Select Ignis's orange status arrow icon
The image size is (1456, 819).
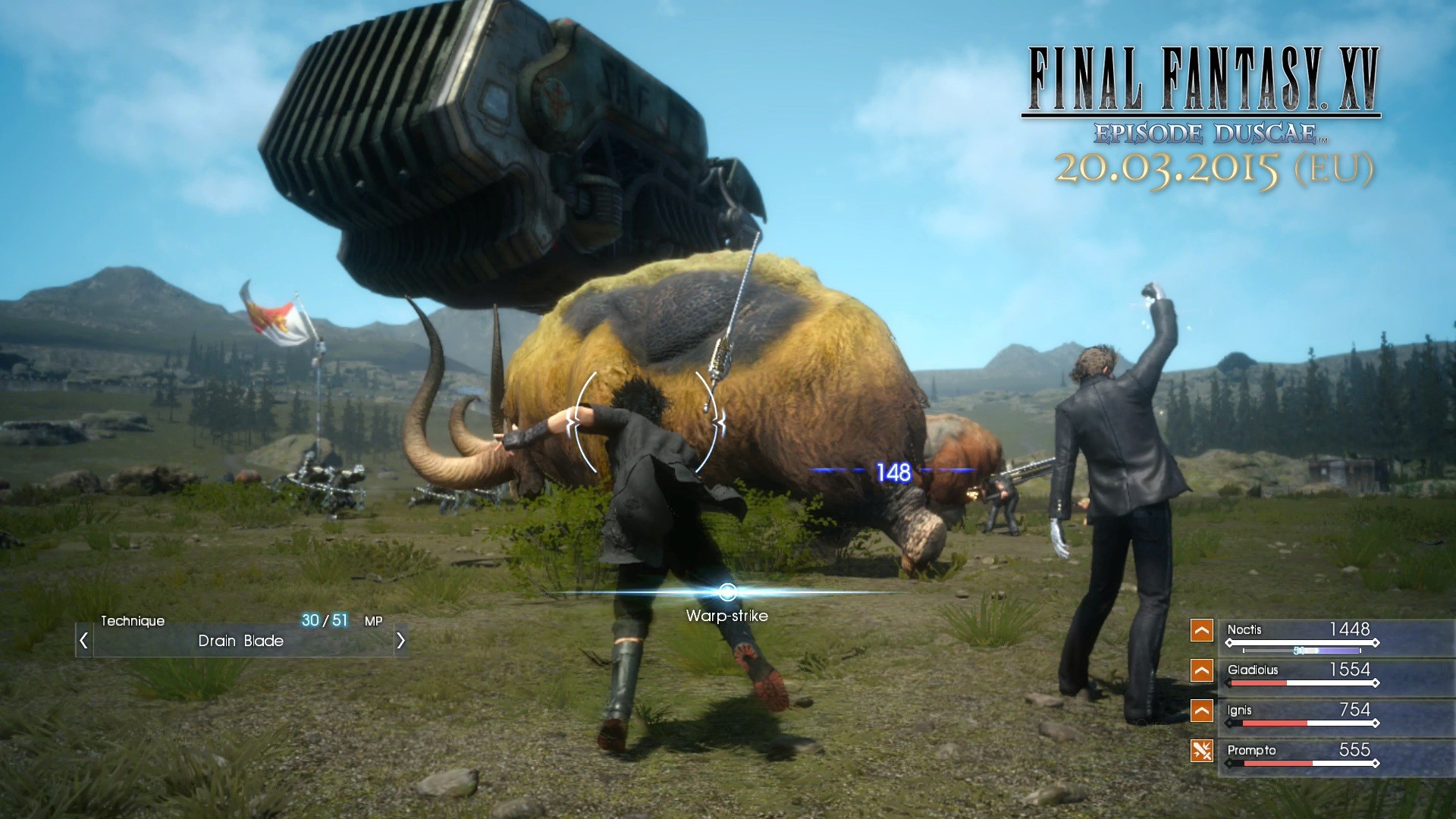tap(1202, 711)
